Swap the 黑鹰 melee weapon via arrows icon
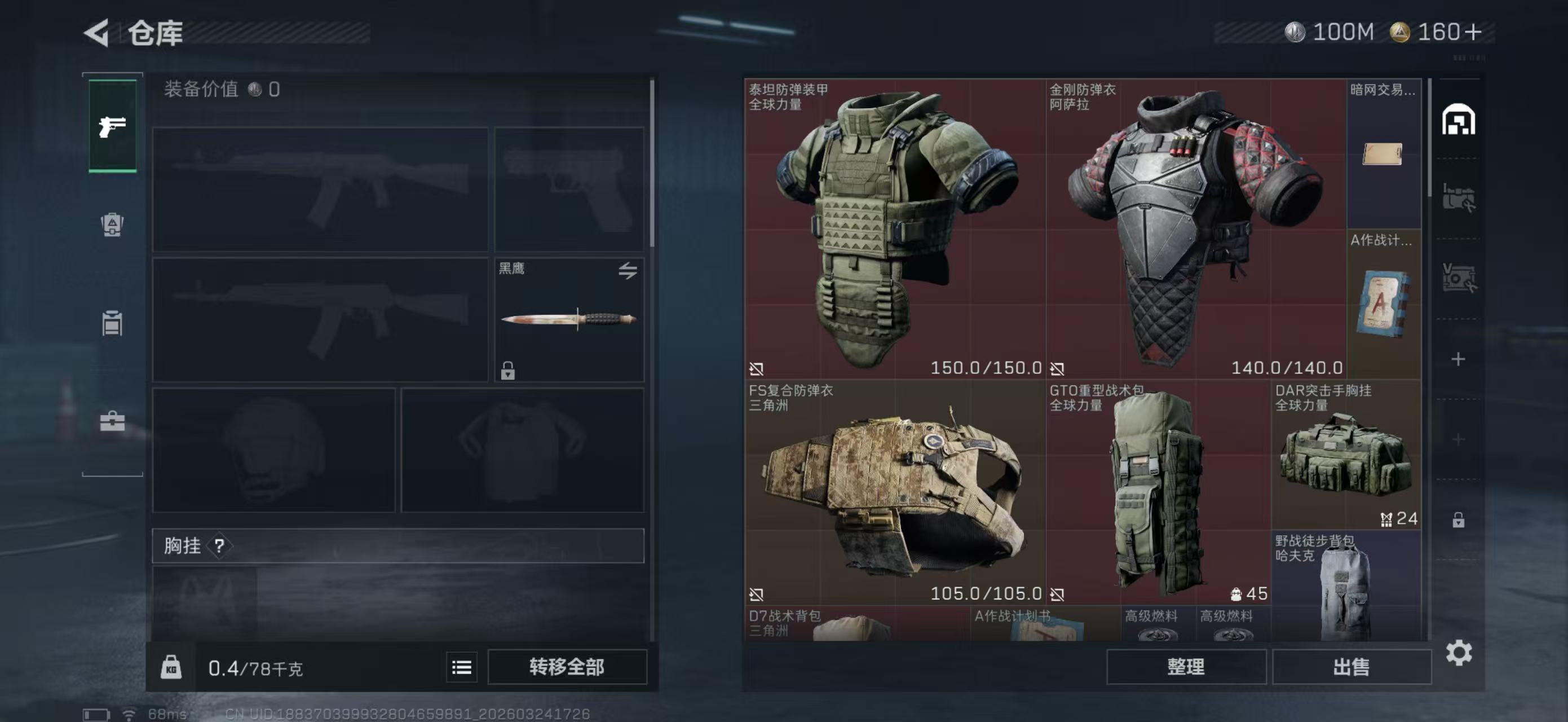Viewport: 1568px width, 722px height. tap(628, 270)
